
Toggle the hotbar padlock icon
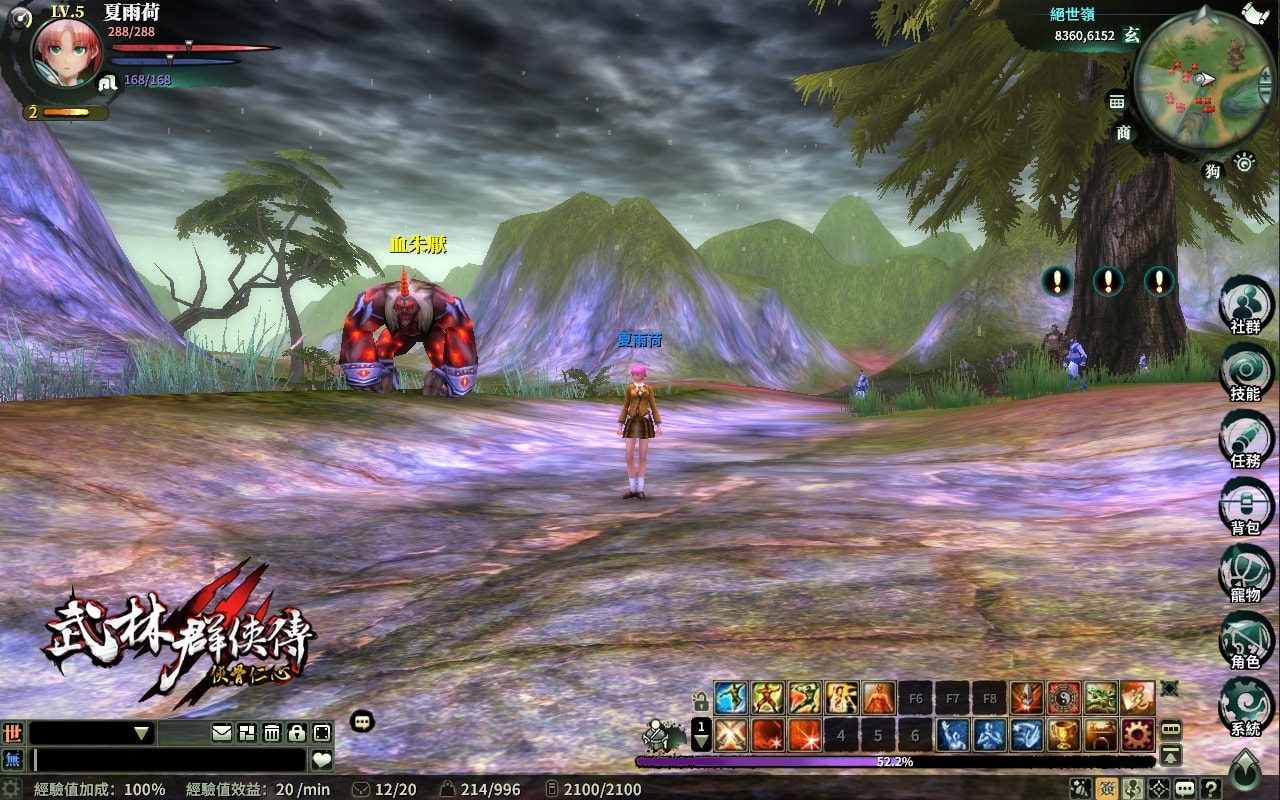[x=701, y=700]
